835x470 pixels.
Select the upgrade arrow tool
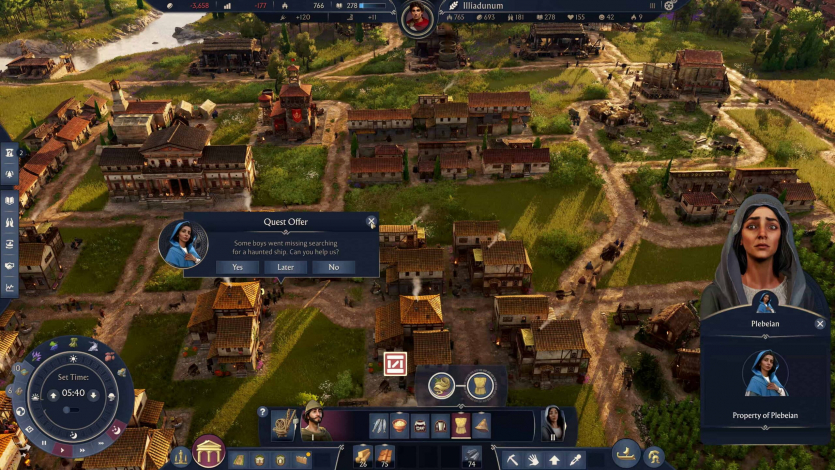coord(554,459)
